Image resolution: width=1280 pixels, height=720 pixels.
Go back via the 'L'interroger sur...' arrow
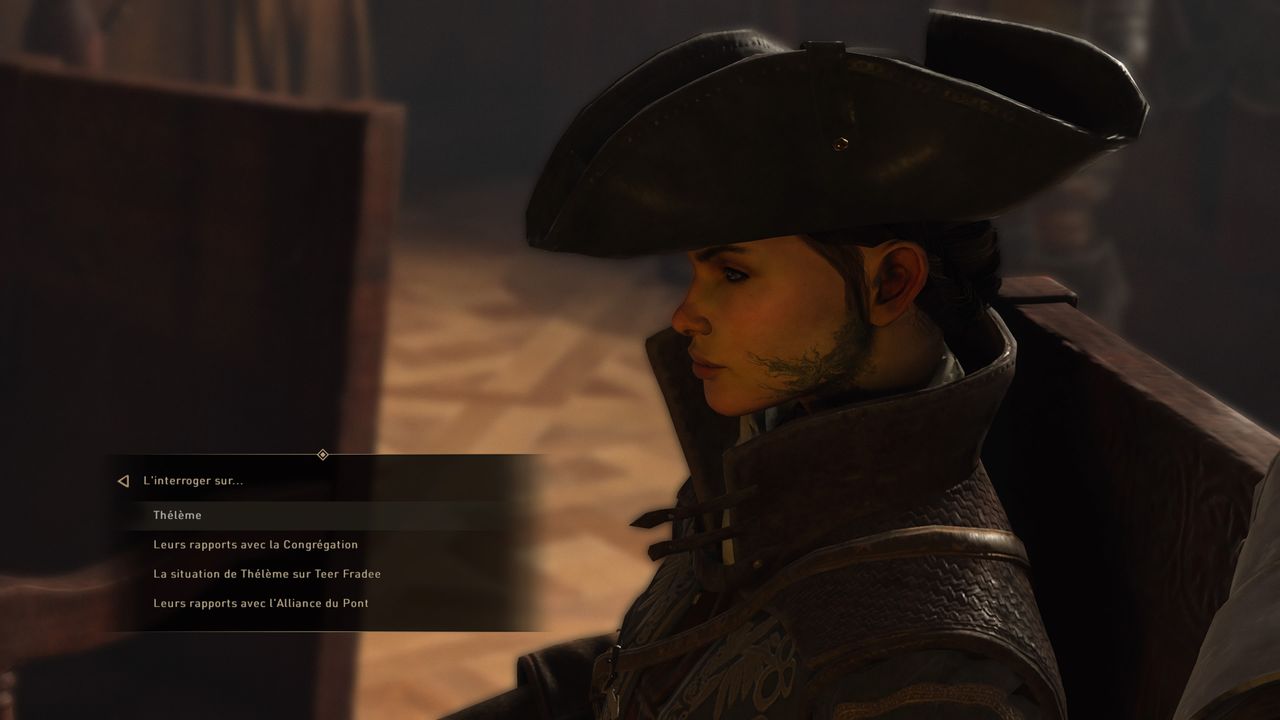(x=124, y=481)
